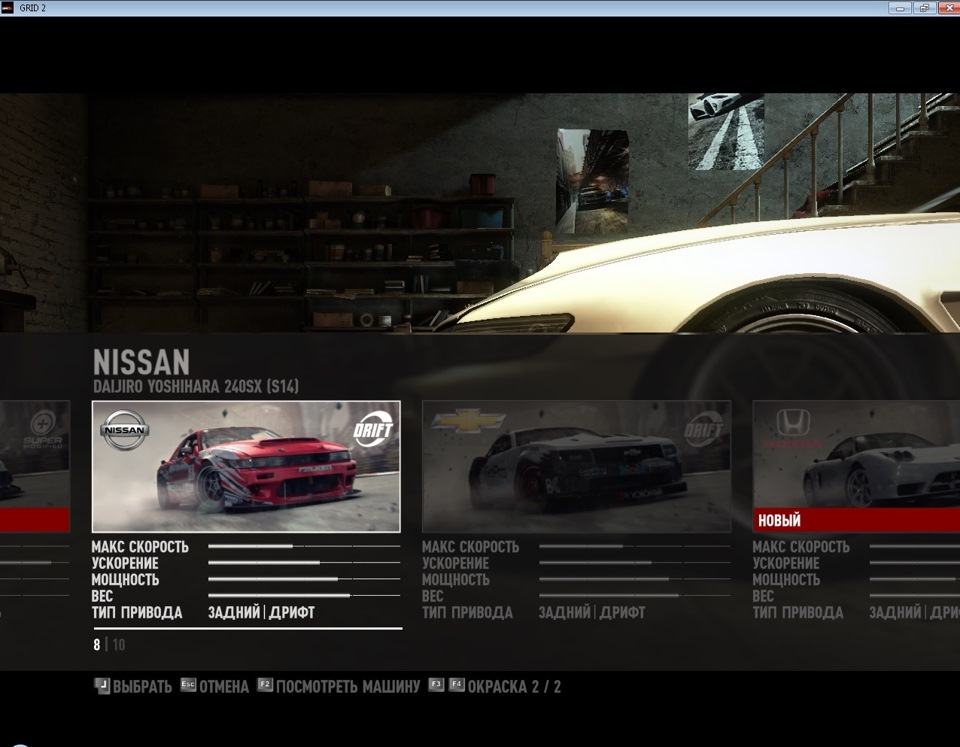Minimize the GRID 2 window

pyautogui.click(x=900, y=8)
